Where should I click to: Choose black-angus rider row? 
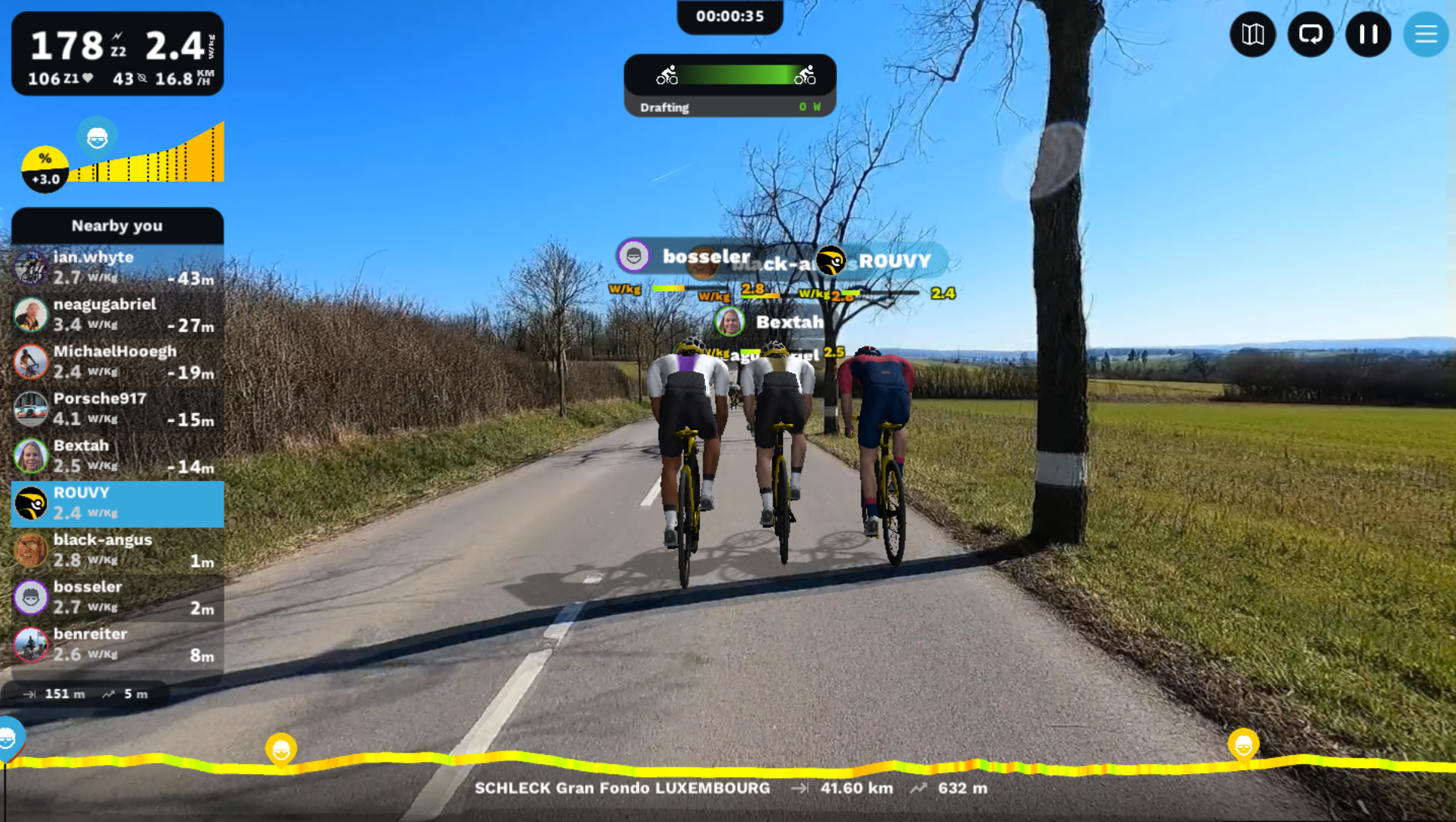(118, 551)
